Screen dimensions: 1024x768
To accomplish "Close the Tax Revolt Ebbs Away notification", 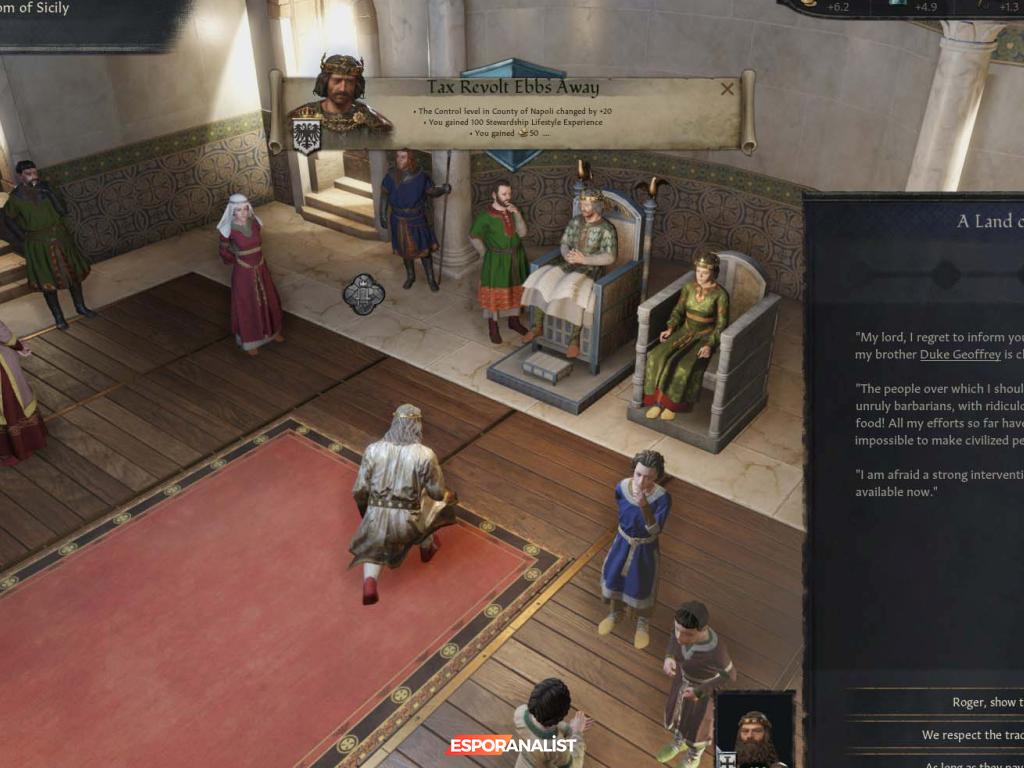I will (727, 88).
